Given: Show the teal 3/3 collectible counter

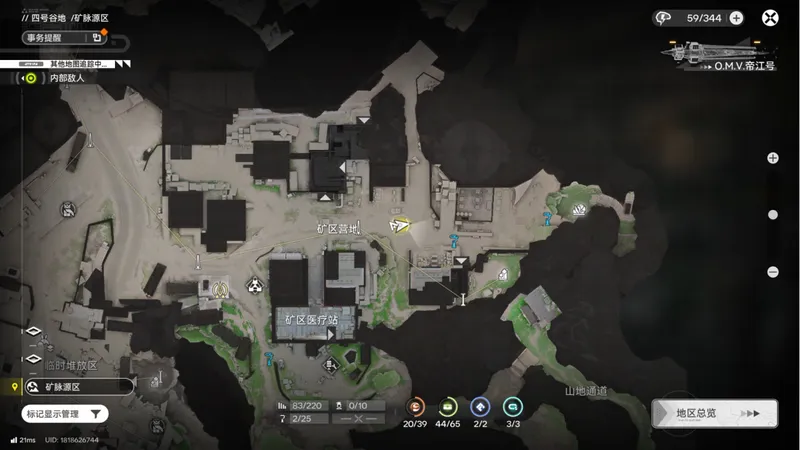Looking at the screenshot, I should pos(512,406).
